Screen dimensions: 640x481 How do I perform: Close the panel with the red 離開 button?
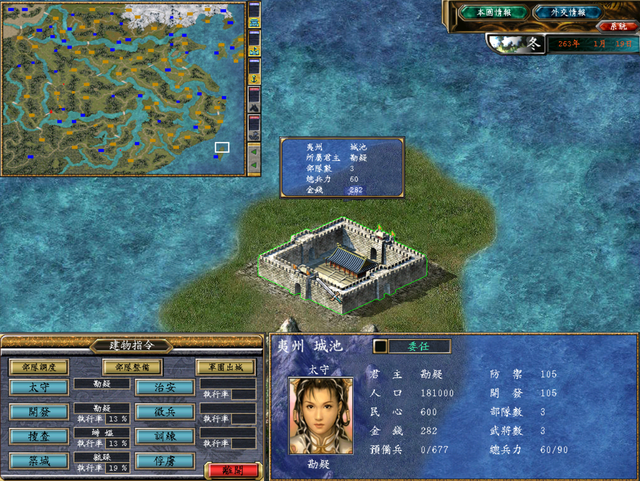tap(231, 470)
